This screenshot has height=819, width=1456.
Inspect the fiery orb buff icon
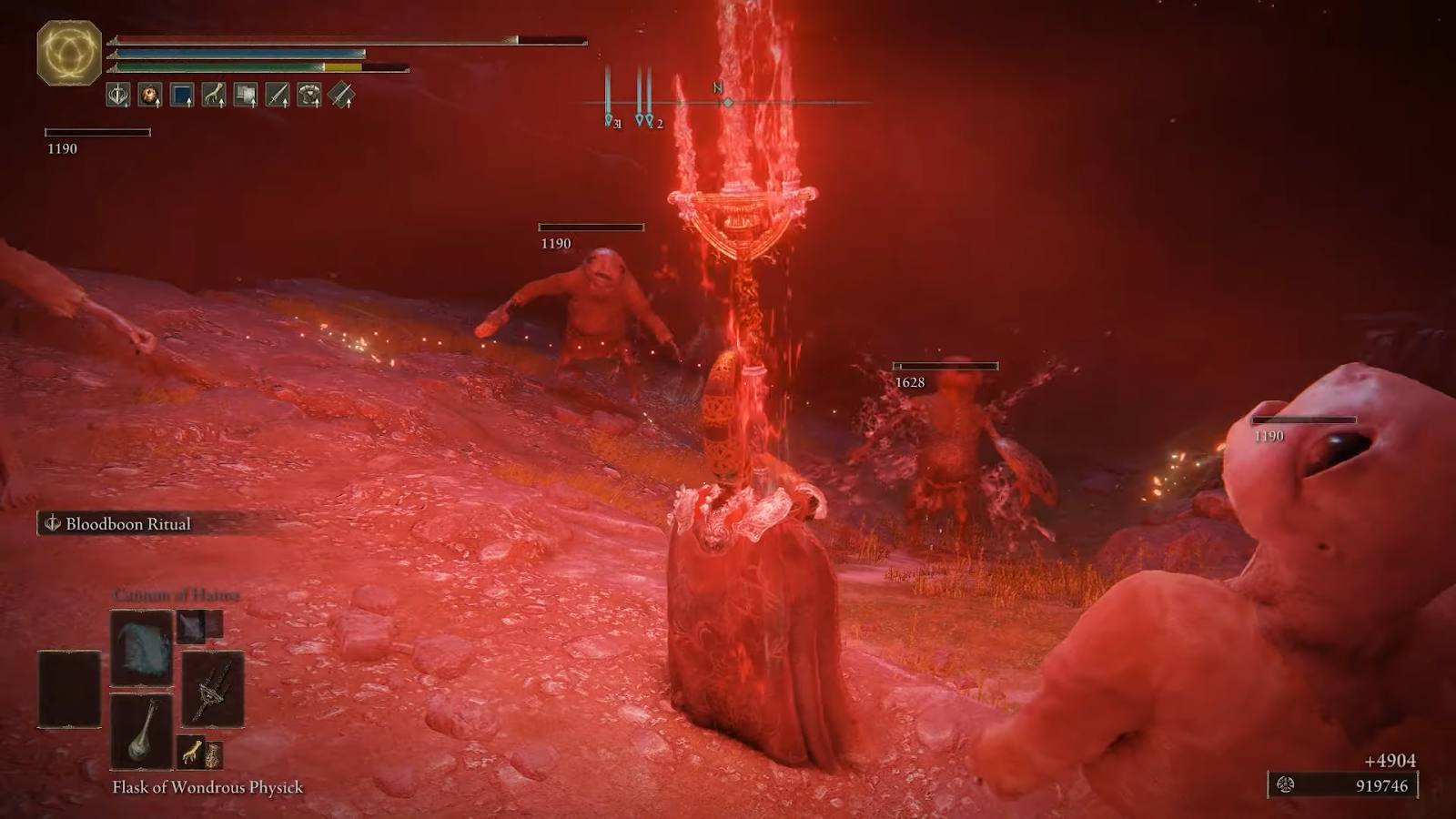(x=150, y=95)
